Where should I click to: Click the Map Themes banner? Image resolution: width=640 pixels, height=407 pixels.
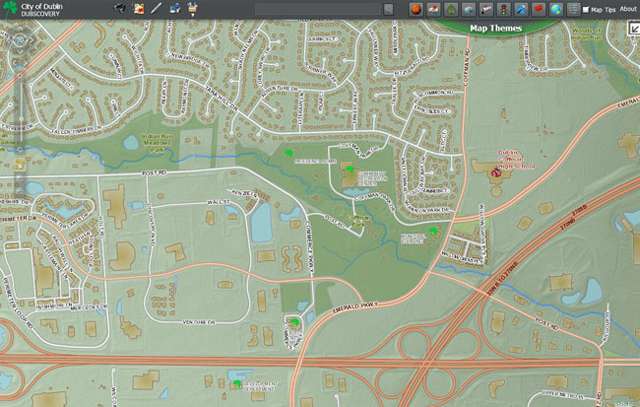point(496,29)
